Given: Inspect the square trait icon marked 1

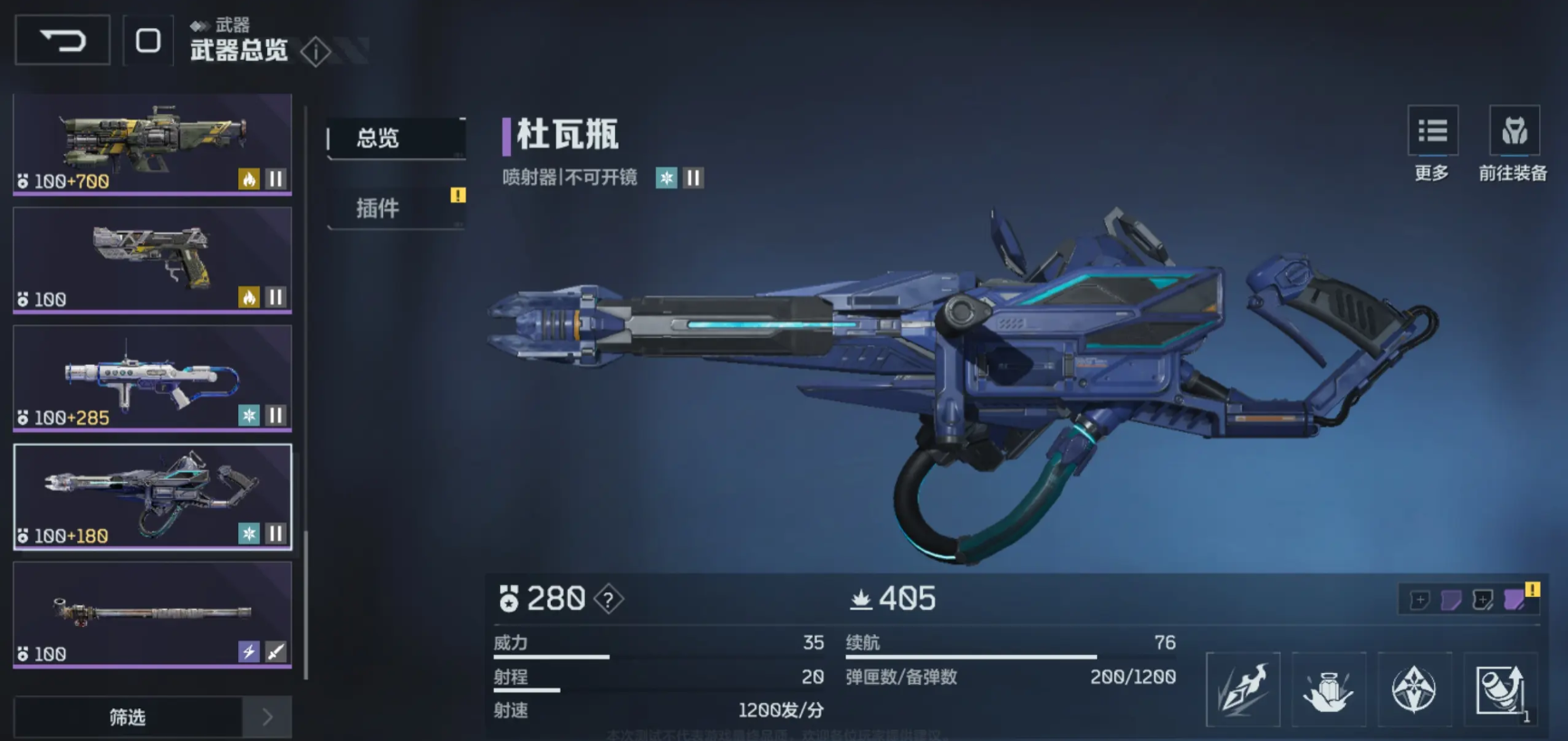Looking at the screenshot, I should [x=1500, y=689].
